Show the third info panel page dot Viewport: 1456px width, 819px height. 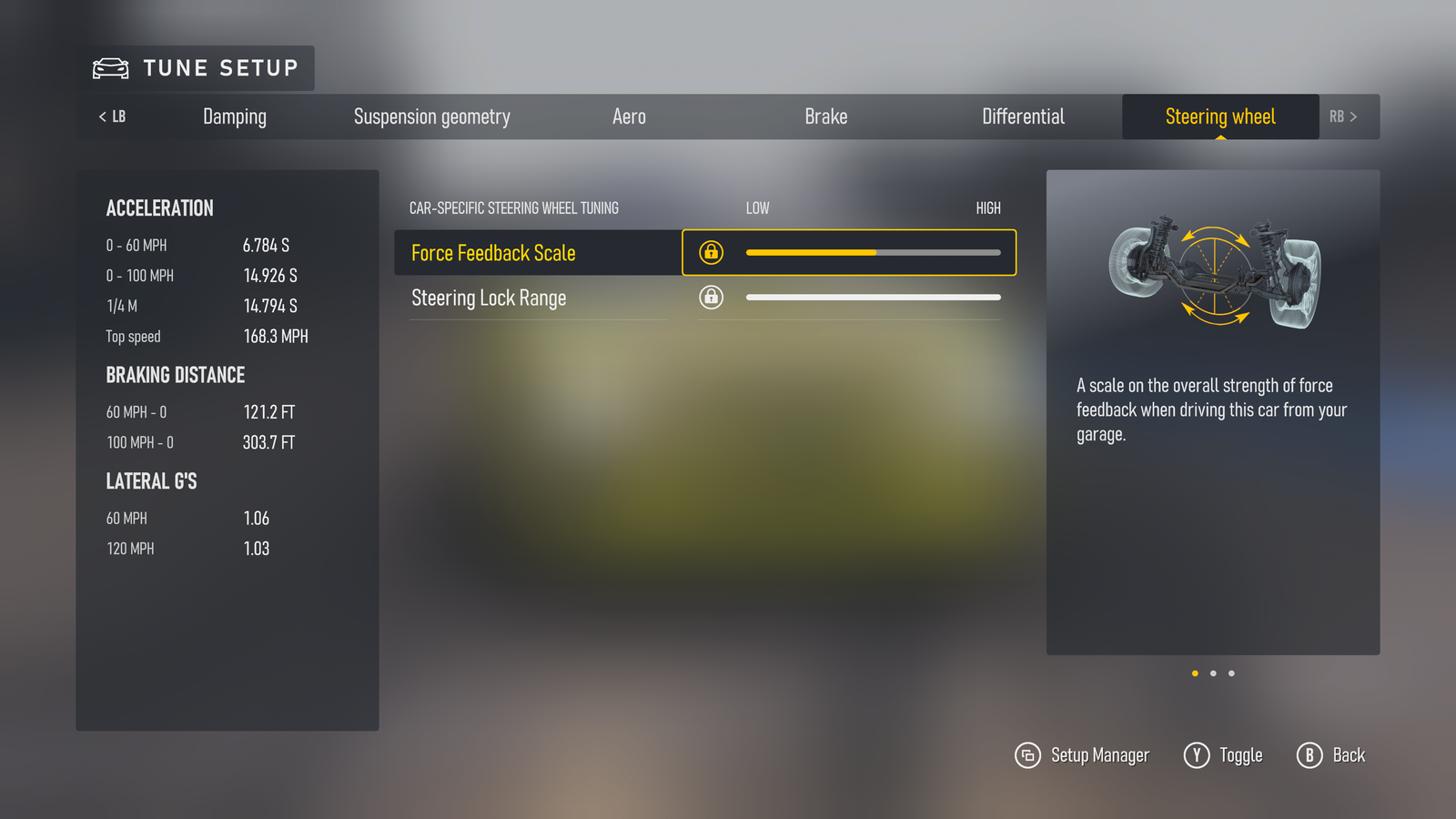pos(1231,673)
